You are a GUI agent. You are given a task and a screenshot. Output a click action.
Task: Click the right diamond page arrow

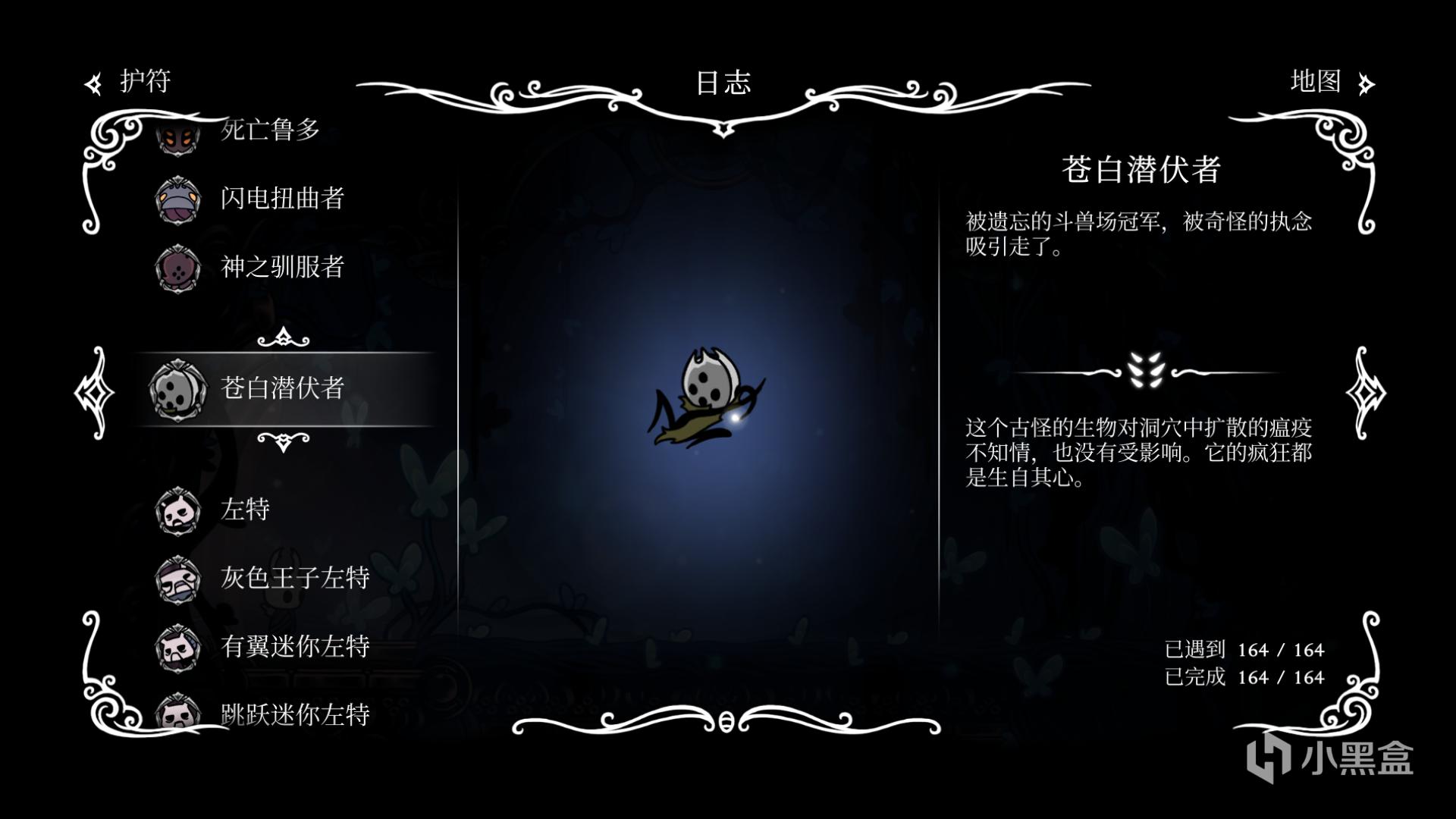coord(1365,393)
